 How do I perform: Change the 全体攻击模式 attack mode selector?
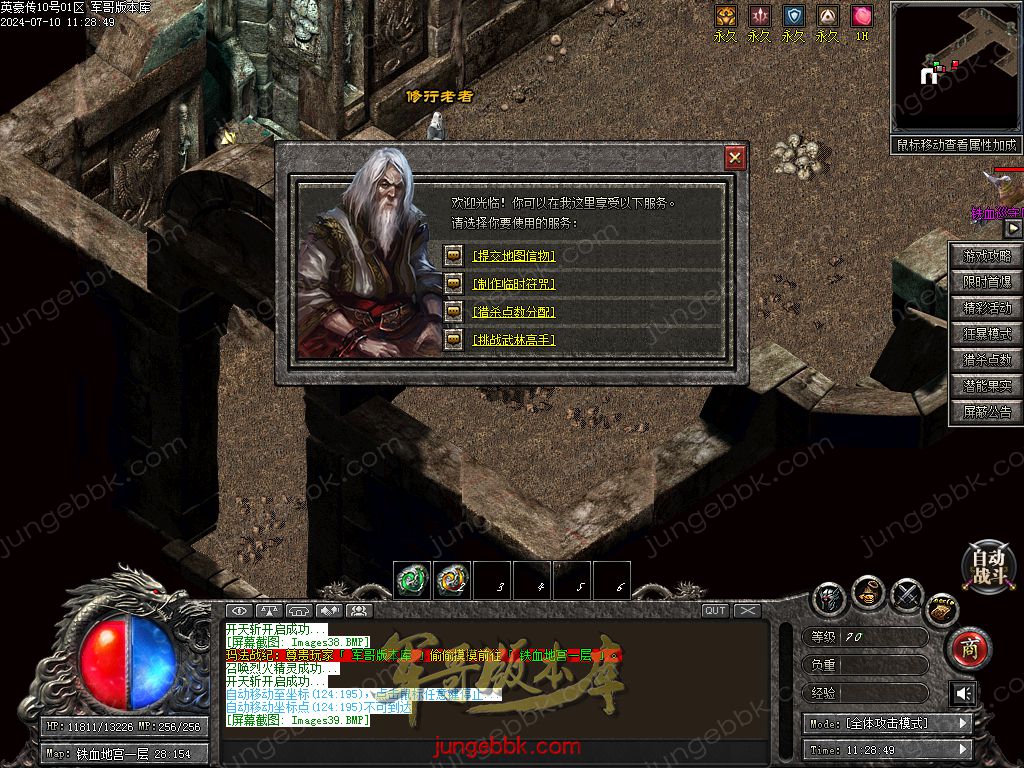tap(887, 723)
